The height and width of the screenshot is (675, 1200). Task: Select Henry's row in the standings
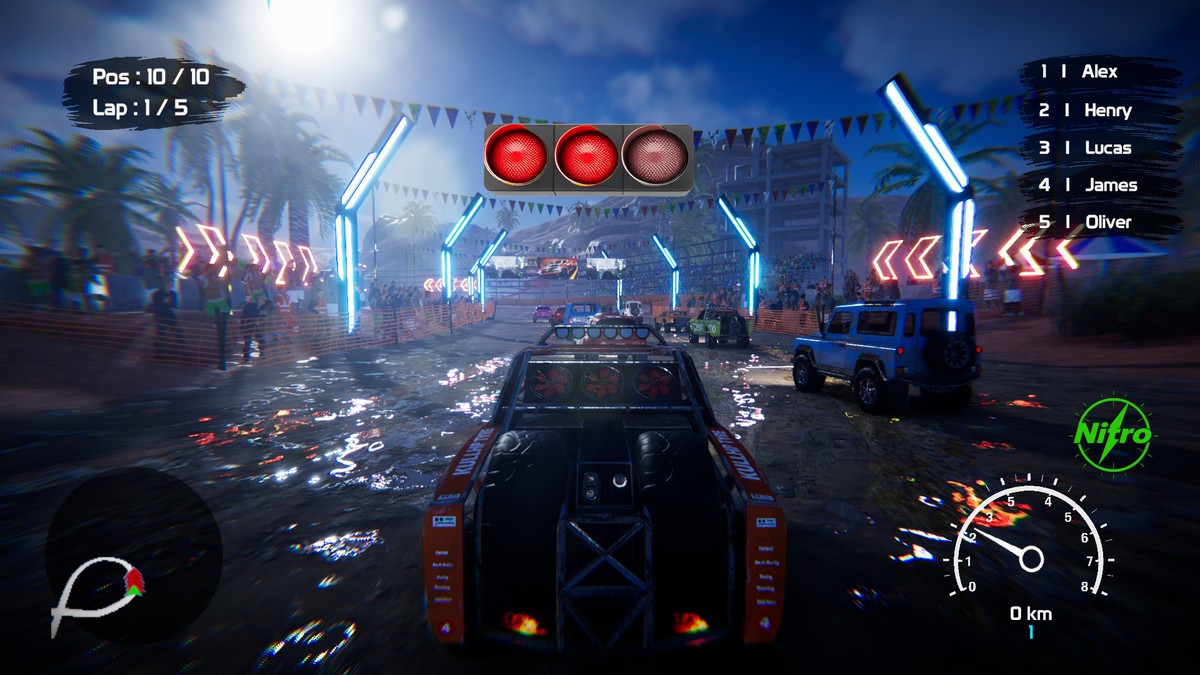1098,110
